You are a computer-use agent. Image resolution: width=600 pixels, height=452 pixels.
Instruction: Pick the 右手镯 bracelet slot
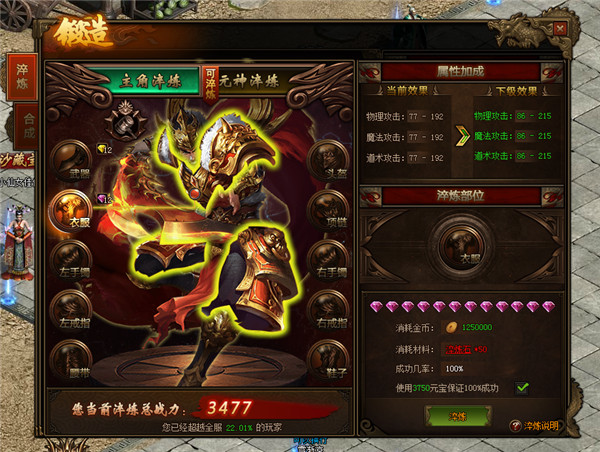coord(329,257)
